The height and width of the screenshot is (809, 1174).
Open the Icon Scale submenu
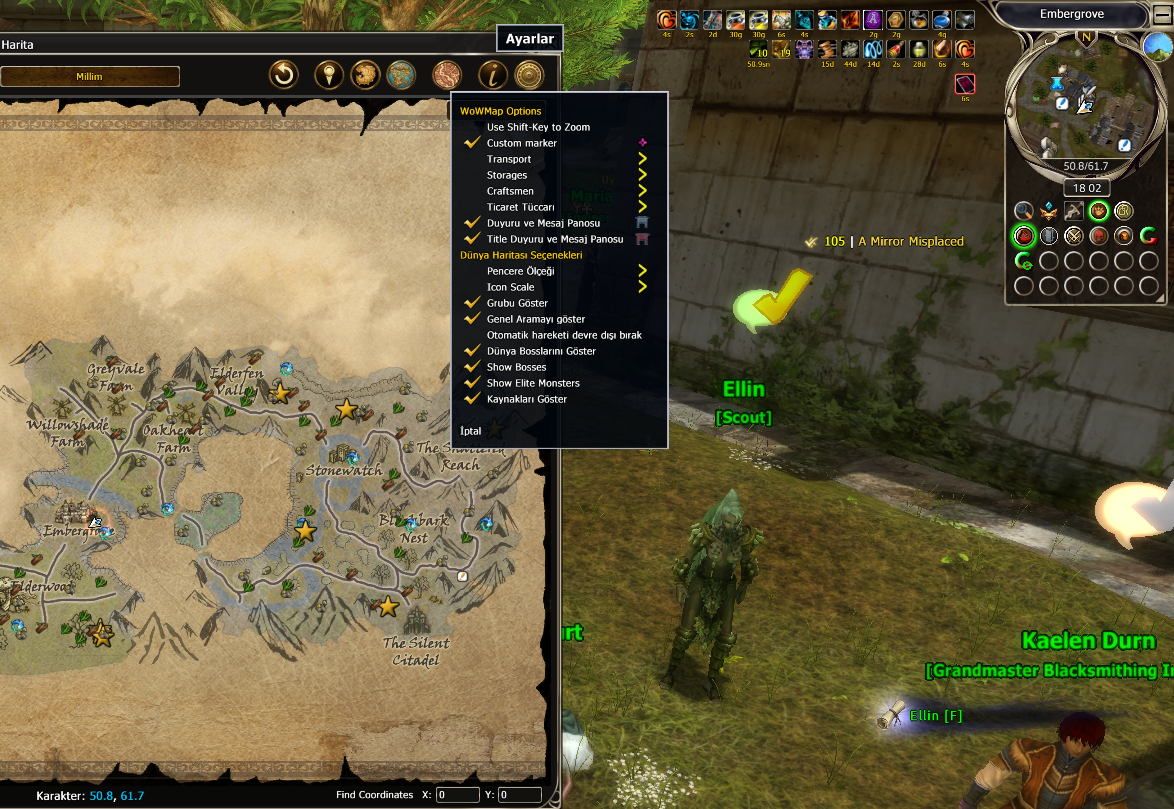tap(510, 287)
